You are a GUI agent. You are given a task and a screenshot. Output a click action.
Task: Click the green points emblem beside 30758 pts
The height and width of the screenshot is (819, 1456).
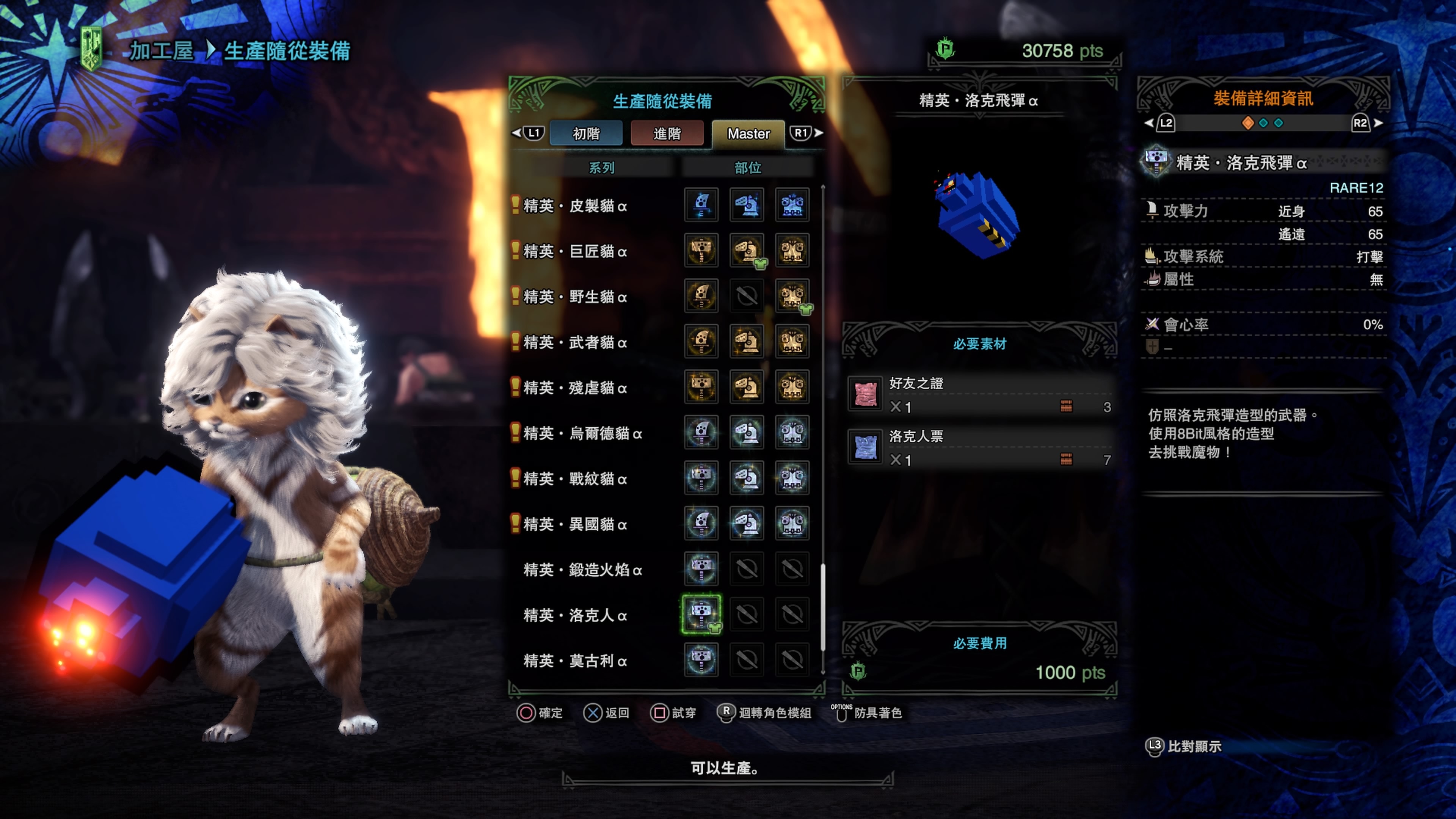point(945,50)
